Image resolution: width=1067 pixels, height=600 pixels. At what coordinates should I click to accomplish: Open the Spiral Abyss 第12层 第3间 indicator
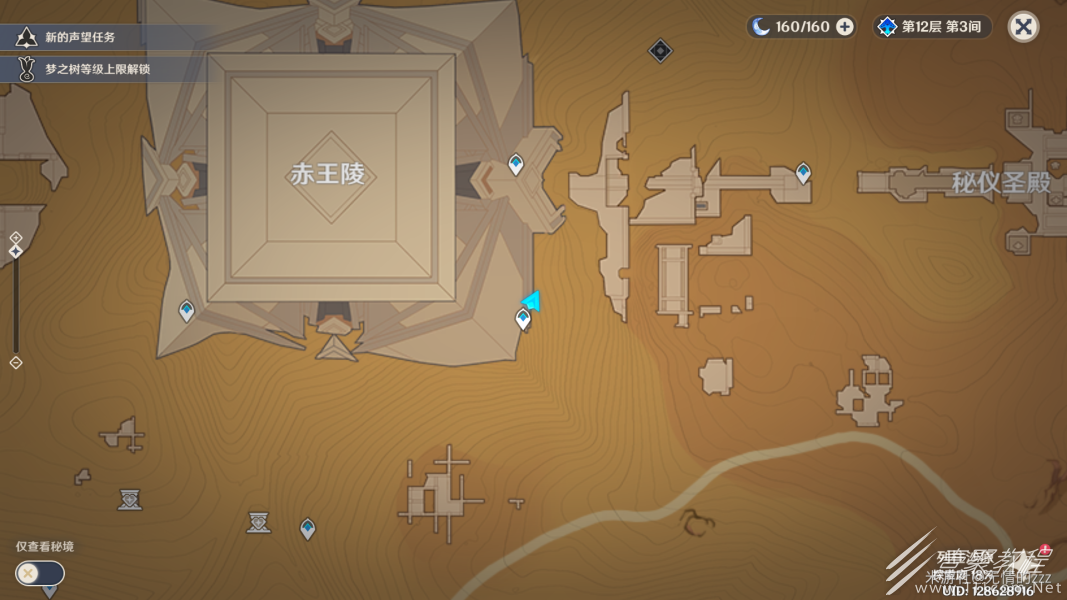pyautogui.click(x=933, y=27)
